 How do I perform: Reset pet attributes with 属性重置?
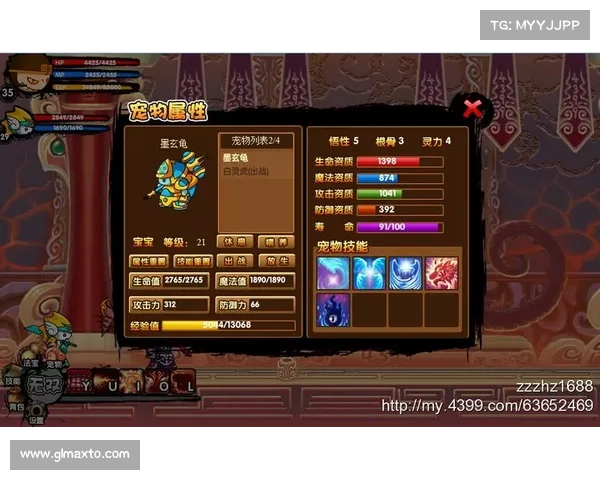147,261
